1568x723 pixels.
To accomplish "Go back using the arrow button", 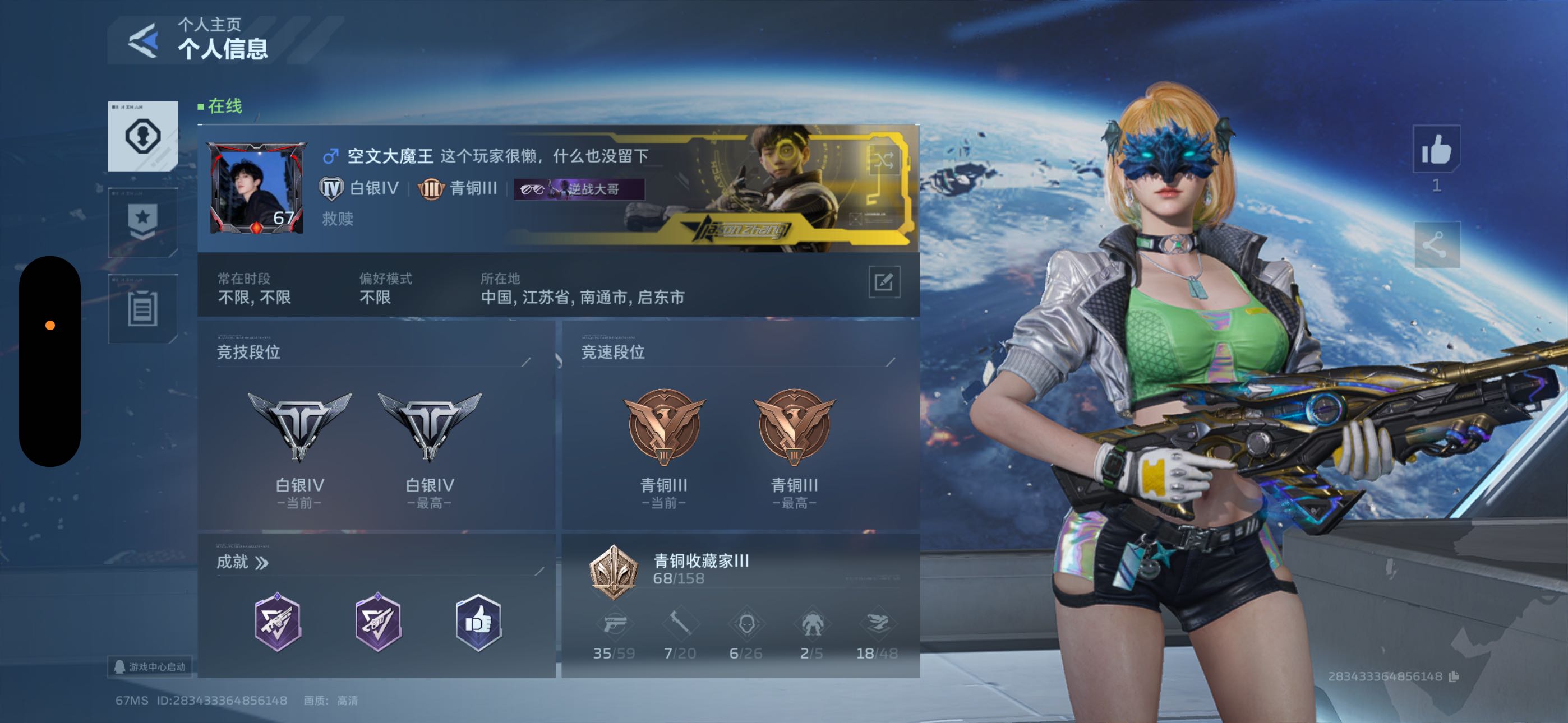I will click(144, 41).
